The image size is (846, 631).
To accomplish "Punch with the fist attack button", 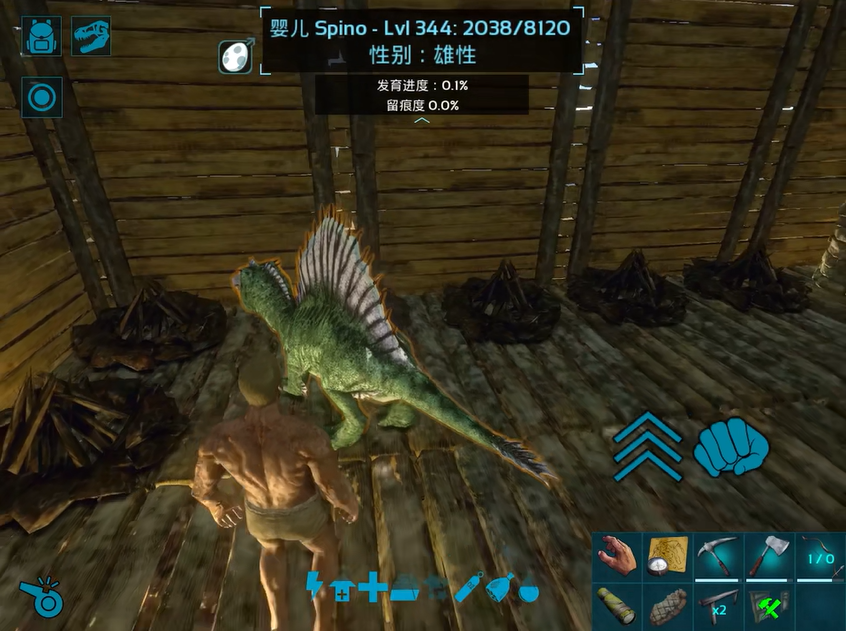I will 730,446.
